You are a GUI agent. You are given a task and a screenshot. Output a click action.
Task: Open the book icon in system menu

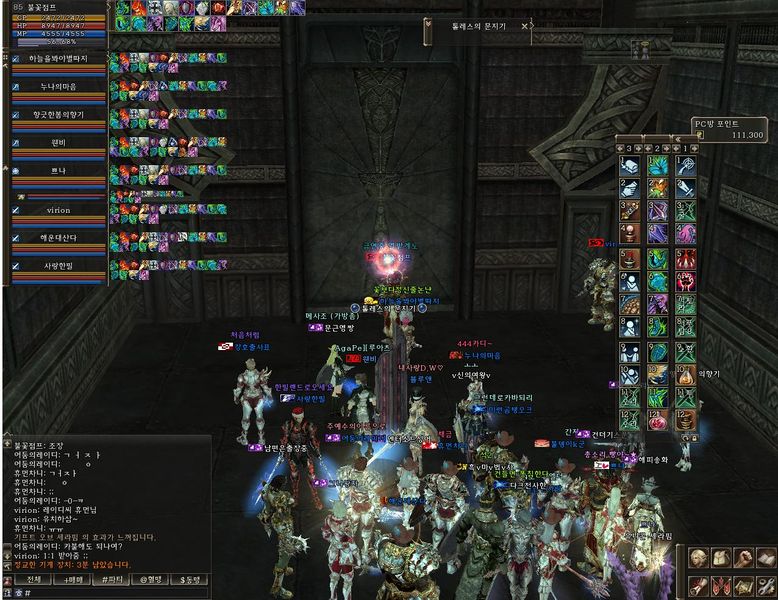pyautogui.click(x=766, y=557)
